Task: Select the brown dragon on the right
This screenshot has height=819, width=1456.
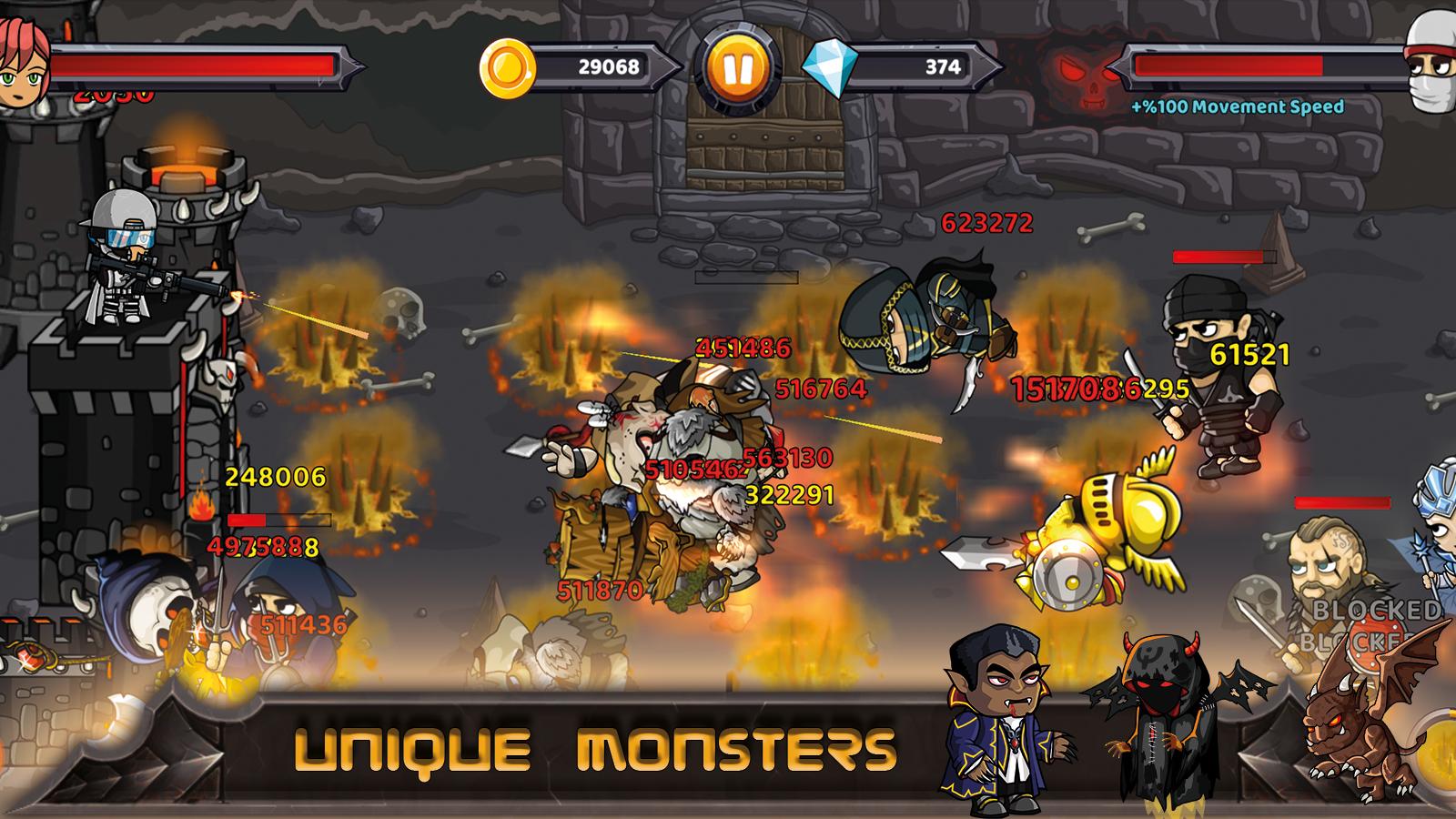Action: [x=1356, y=728]
